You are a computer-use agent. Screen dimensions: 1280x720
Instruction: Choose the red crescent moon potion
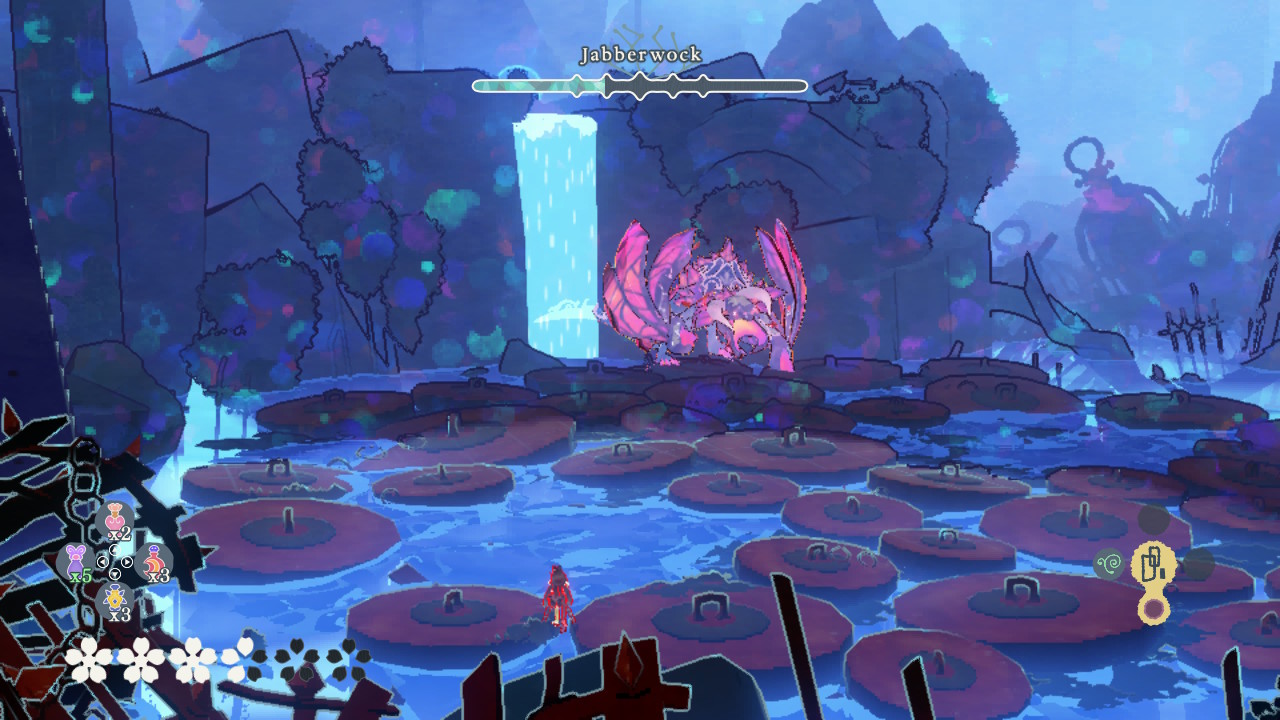[x=154, y=561]
